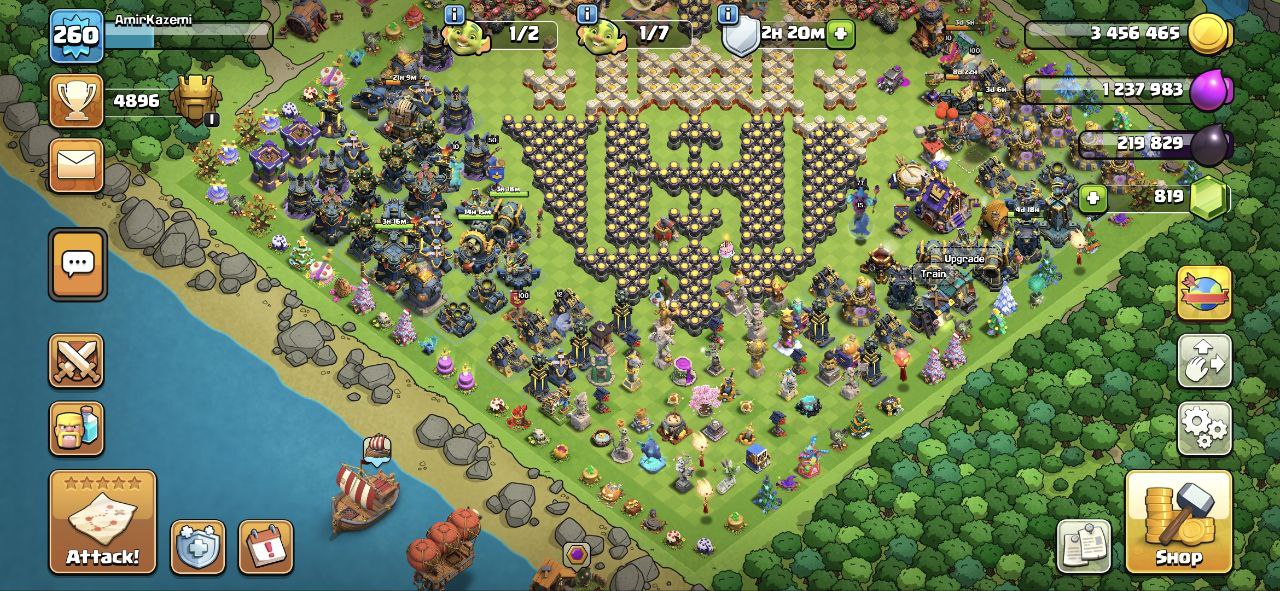The width and height of the screenshot is (1280, 591).
Task: Show info for the shield timer
Action: (729, 14)
